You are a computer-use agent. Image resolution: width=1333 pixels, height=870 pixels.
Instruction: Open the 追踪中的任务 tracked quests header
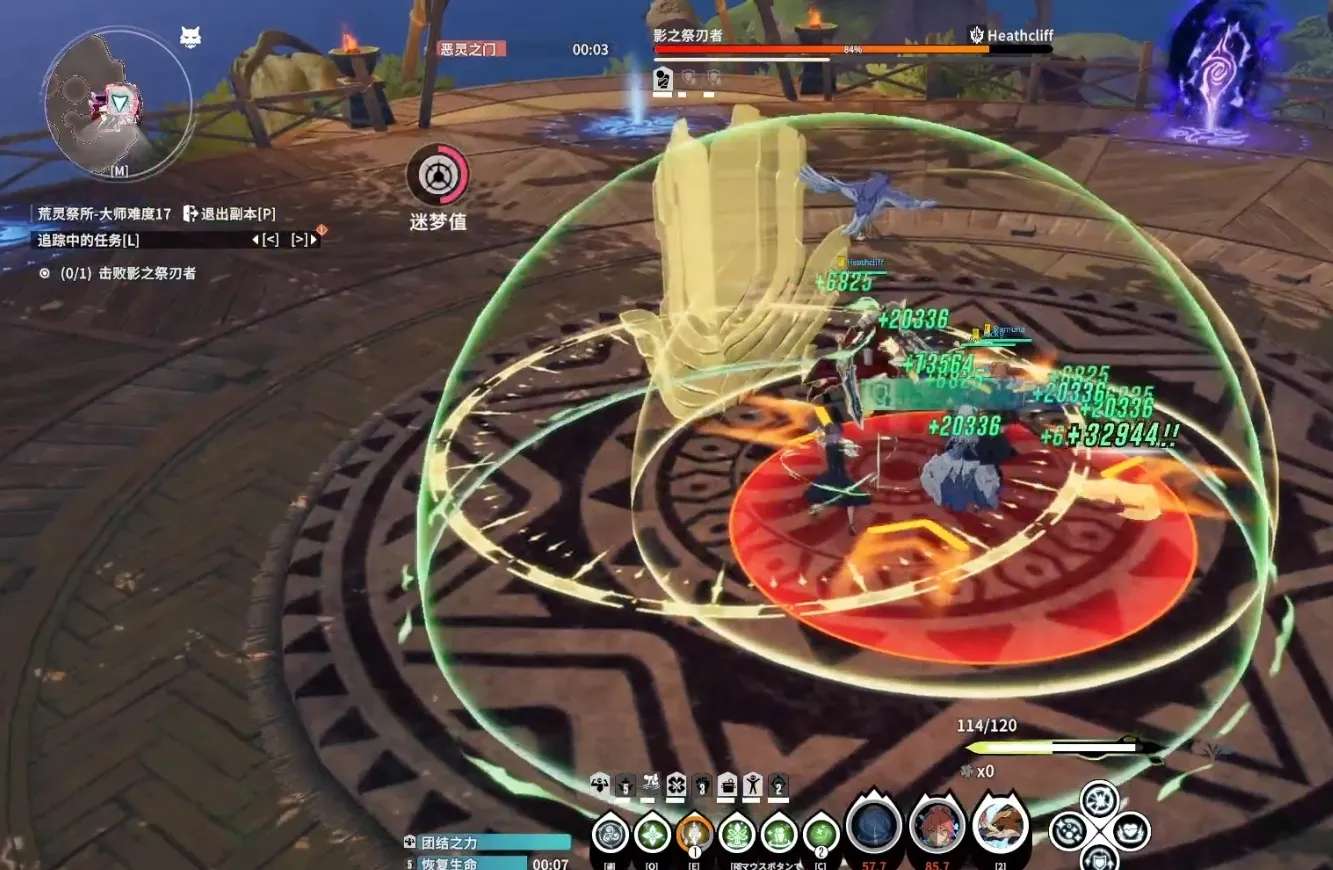(x=88, y=240)
